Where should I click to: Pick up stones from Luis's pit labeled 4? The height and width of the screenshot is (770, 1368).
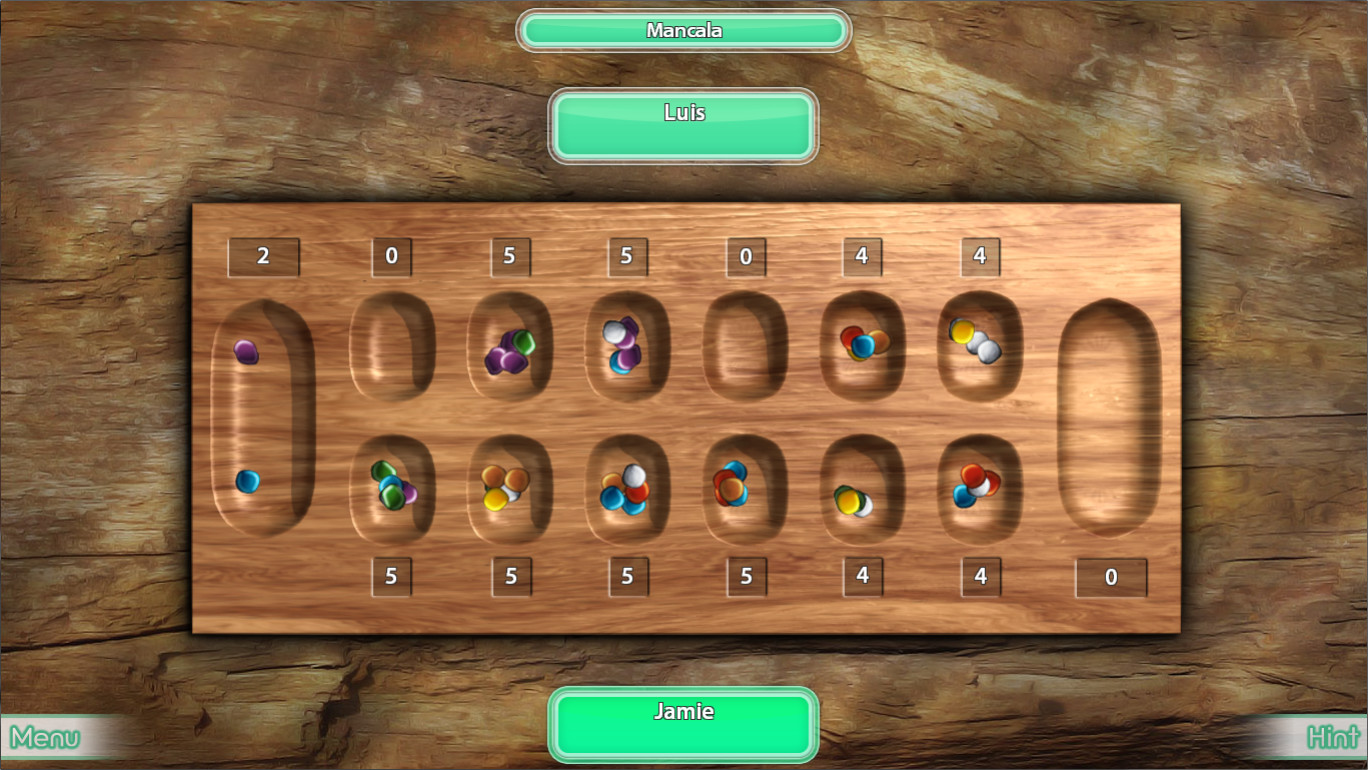coord(862,350)
